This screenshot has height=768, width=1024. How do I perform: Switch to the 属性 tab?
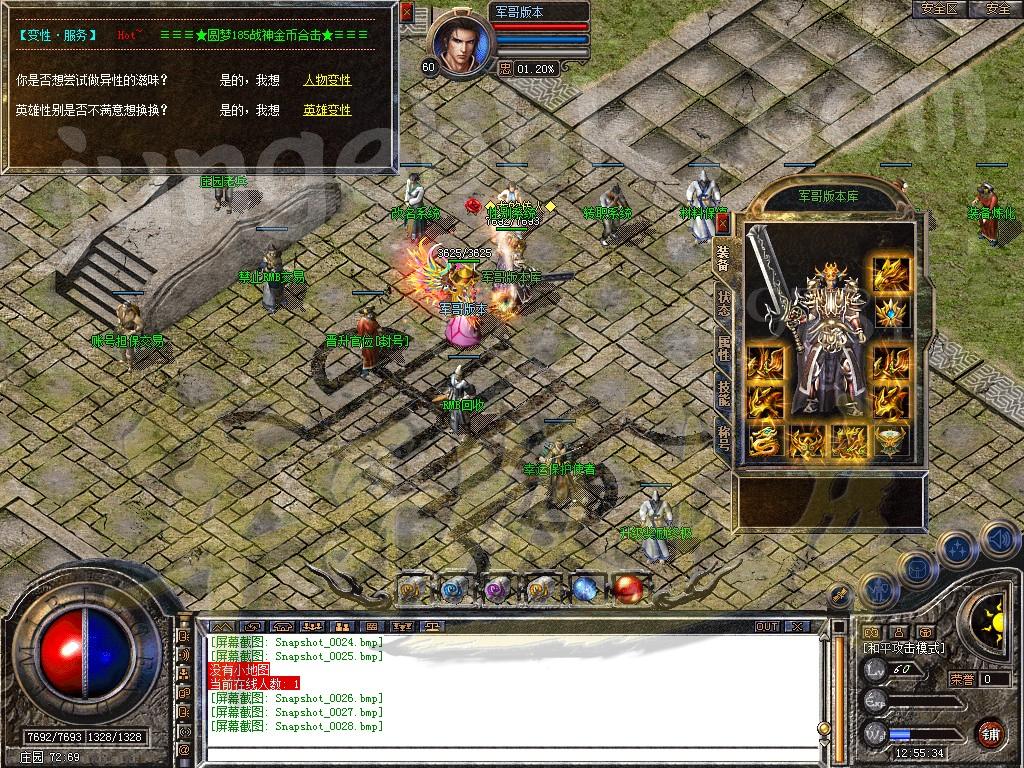point(723,348)
